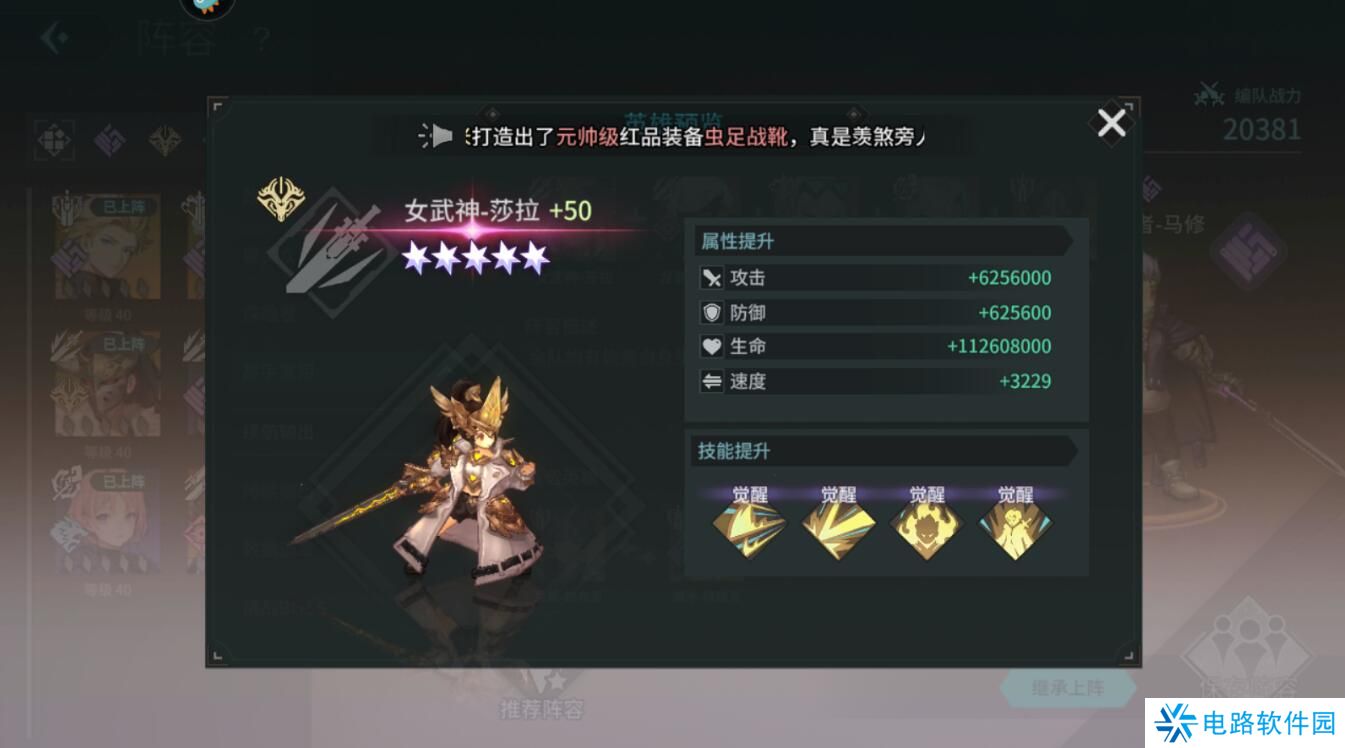Click the speed icon beside 速度 stat
This screenshot has height=748, width=1345.
point(713,381)
